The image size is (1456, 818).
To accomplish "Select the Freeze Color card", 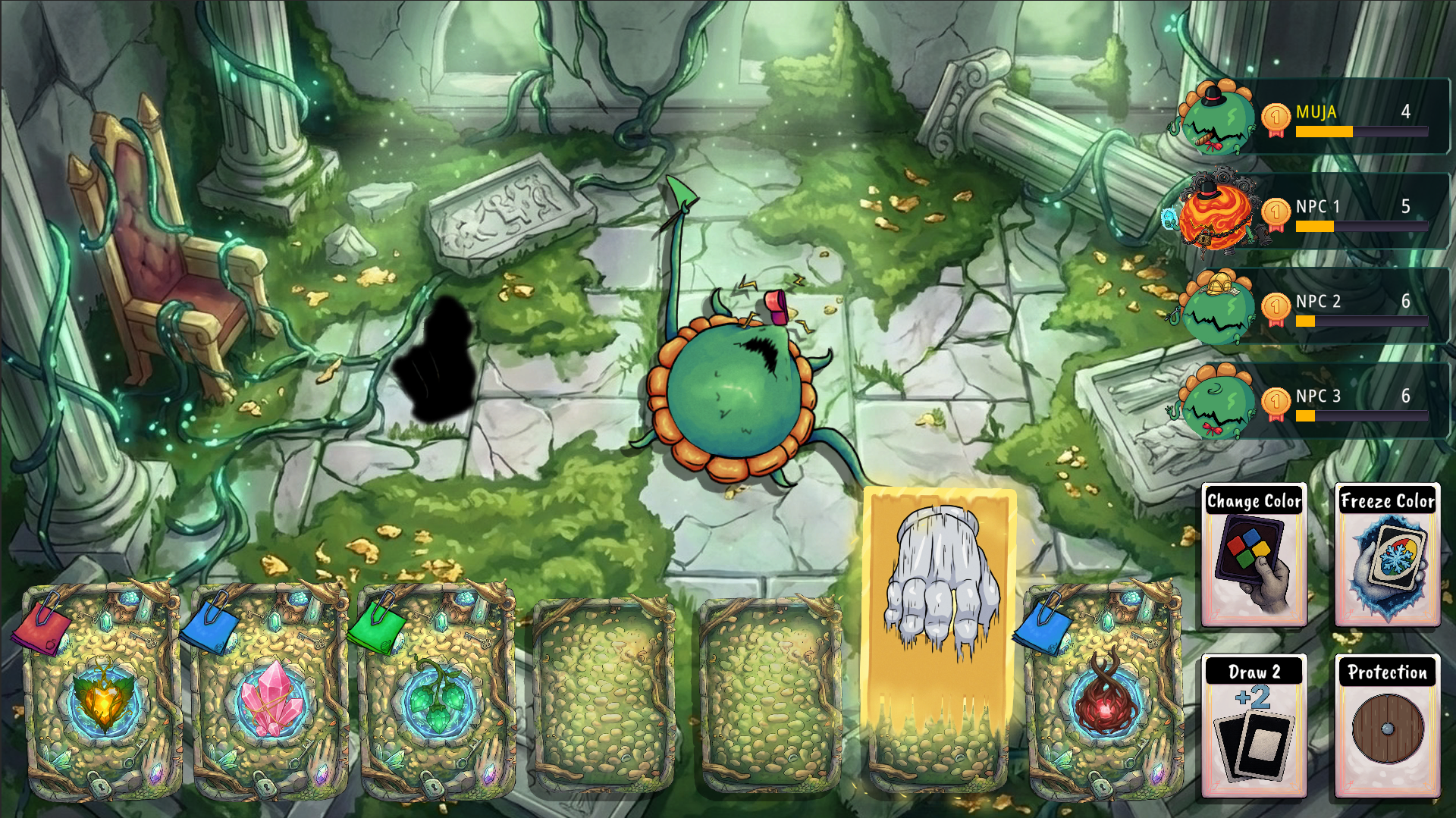I will click(1387, 557).
